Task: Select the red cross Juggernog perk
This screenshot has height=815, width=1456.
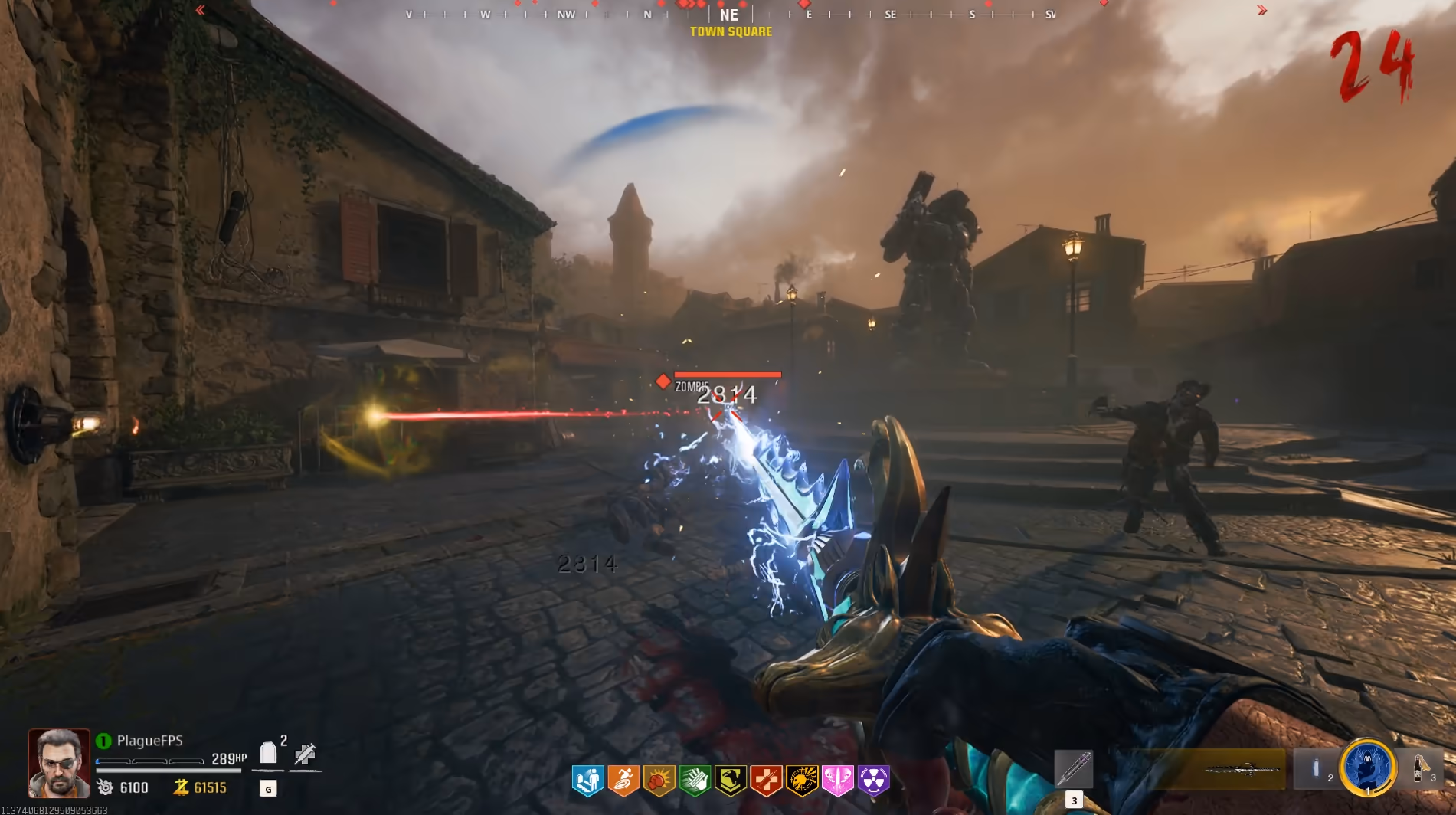Action: pos(766,781)
